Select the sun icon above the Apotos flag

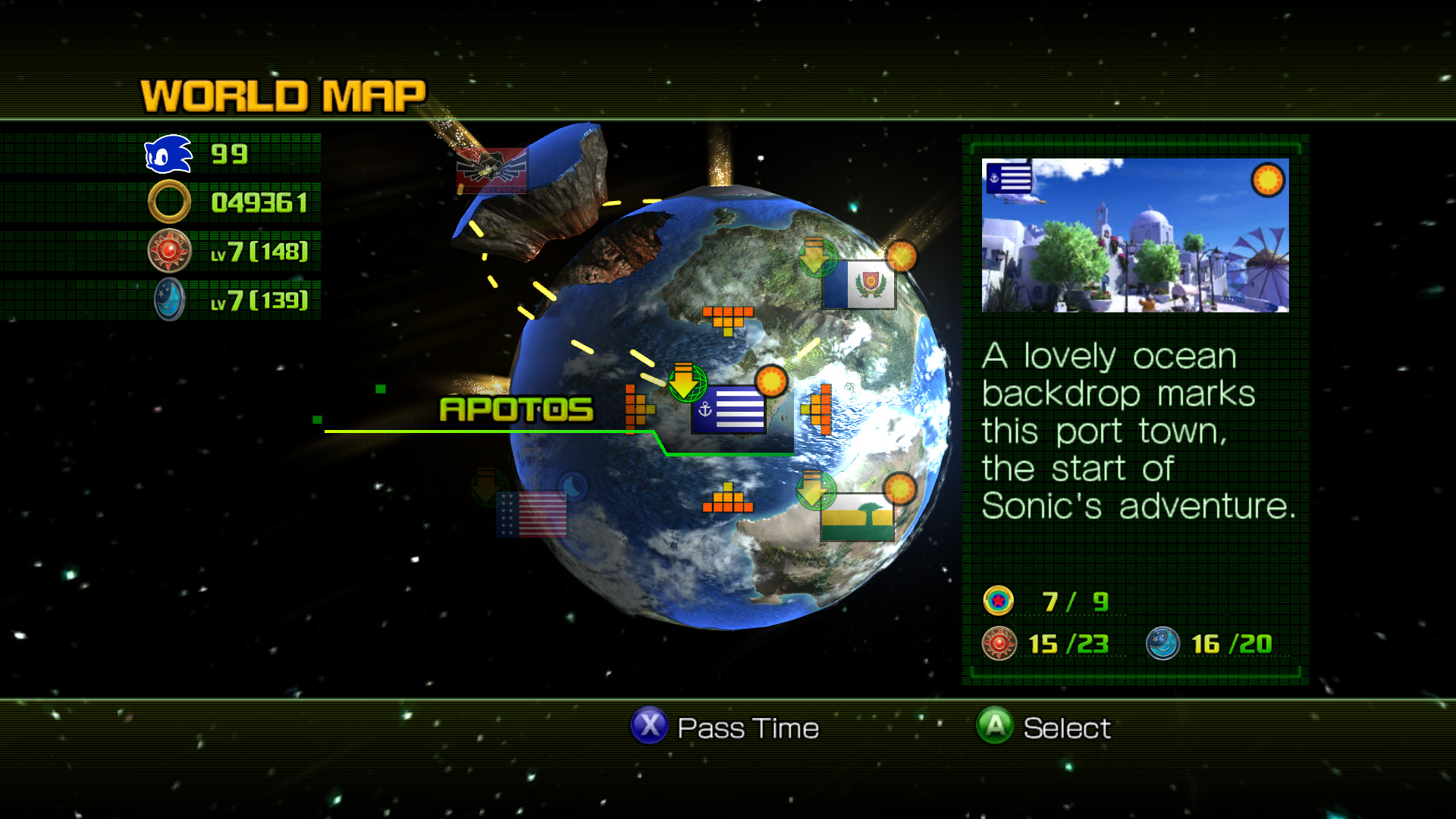[772, 380]
